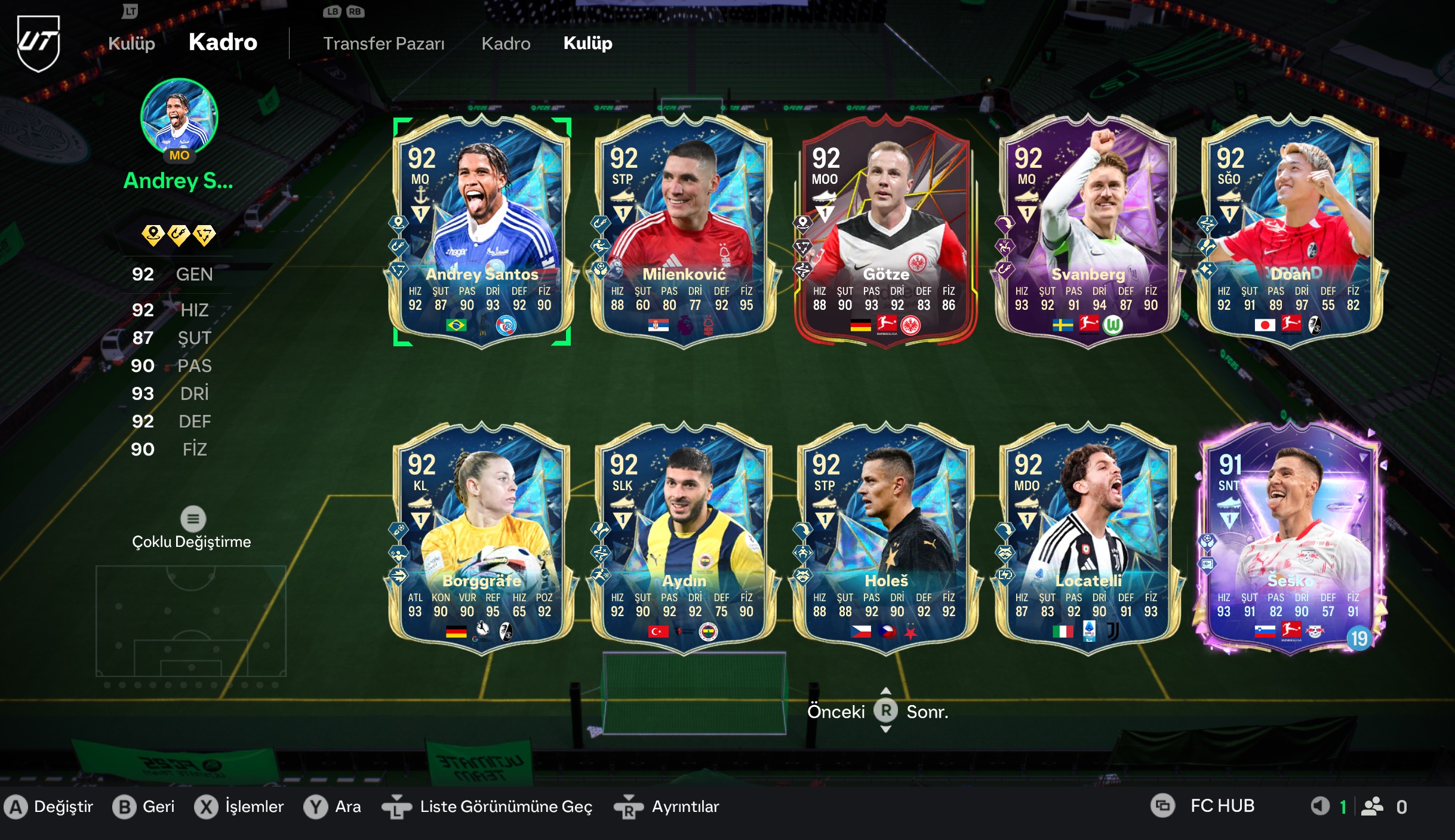Screen dimensions: 1455x840
Task: Click the Ultimate Team shield logo
Action: click(x=38, y=43)
